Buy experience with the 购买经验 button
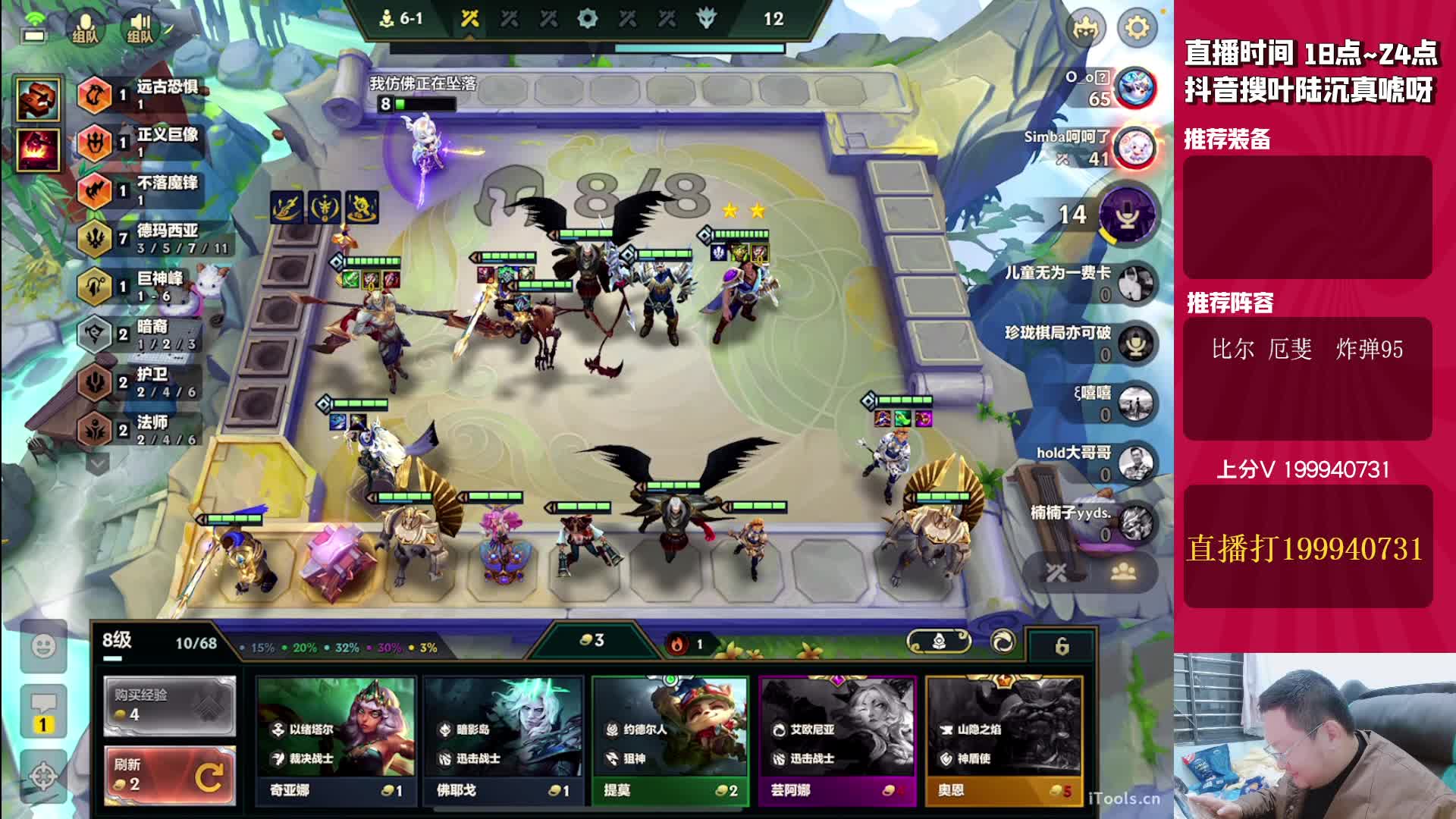 [169, 705]
